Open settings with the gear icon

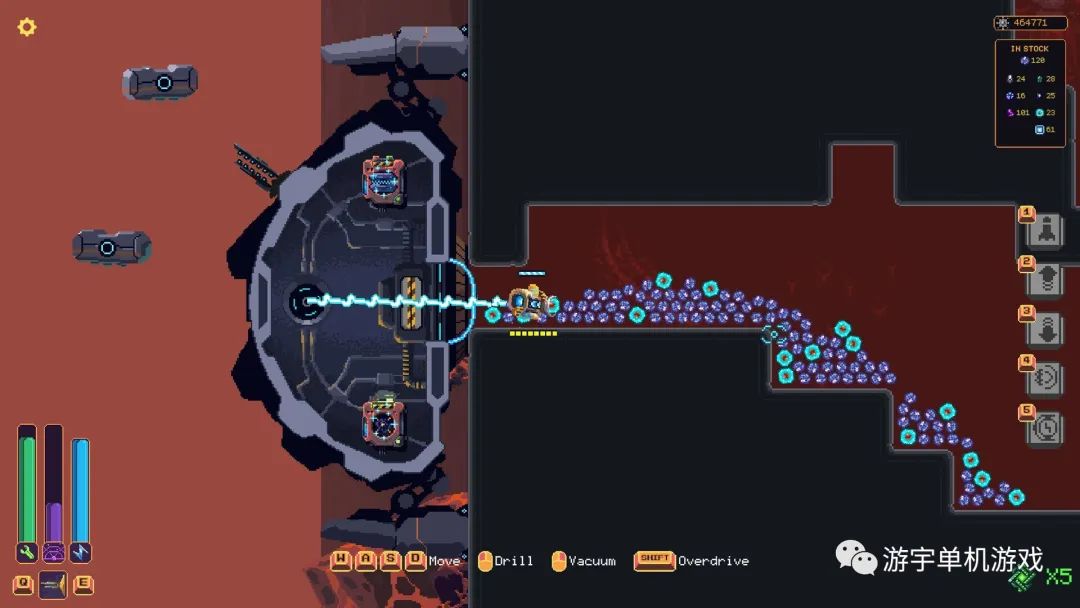(x=27, y=27)
